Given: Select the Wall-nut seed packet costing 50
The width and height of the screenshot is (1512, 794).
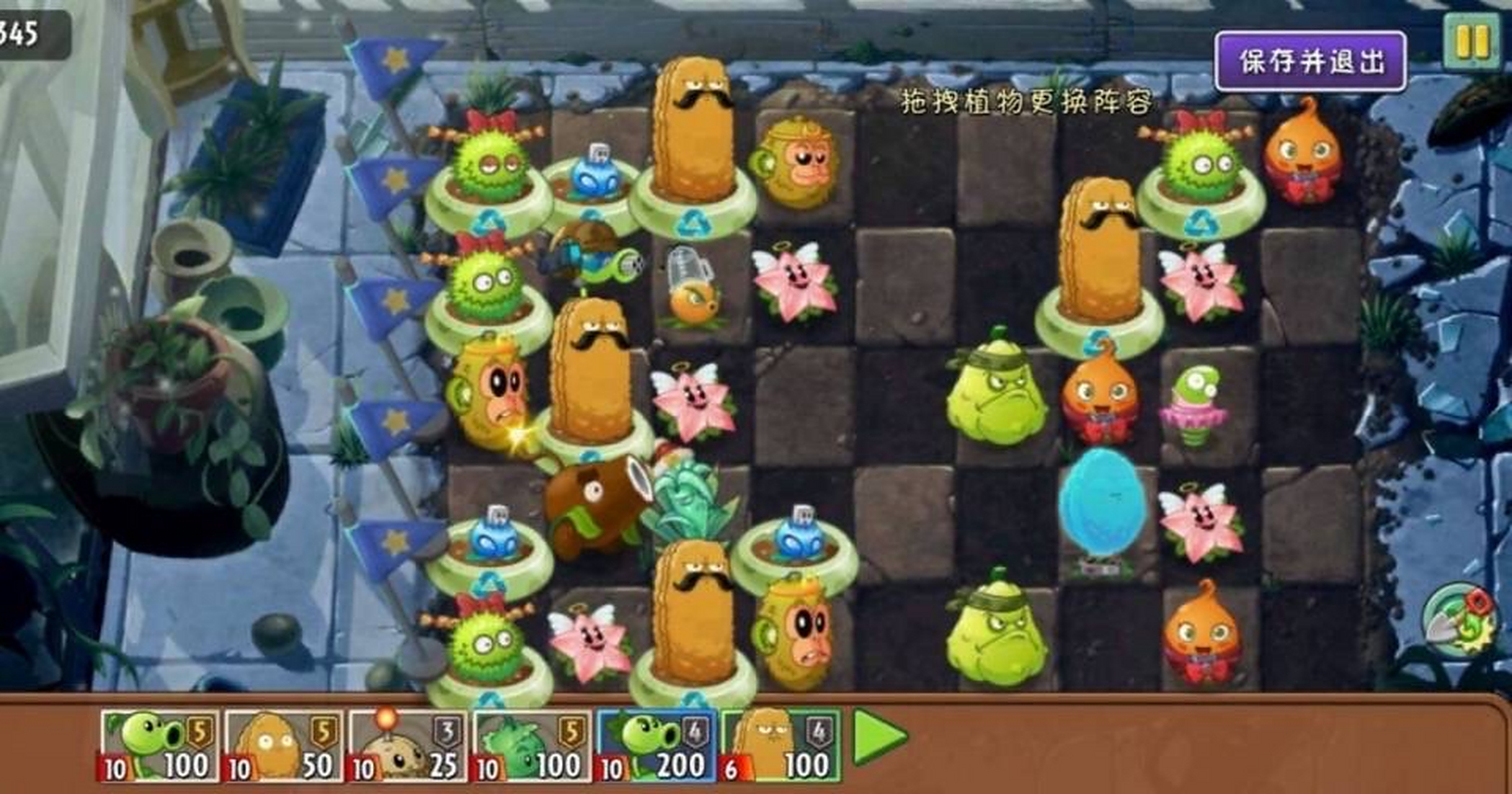Looking at the screenshot, I should coord(282,741).
